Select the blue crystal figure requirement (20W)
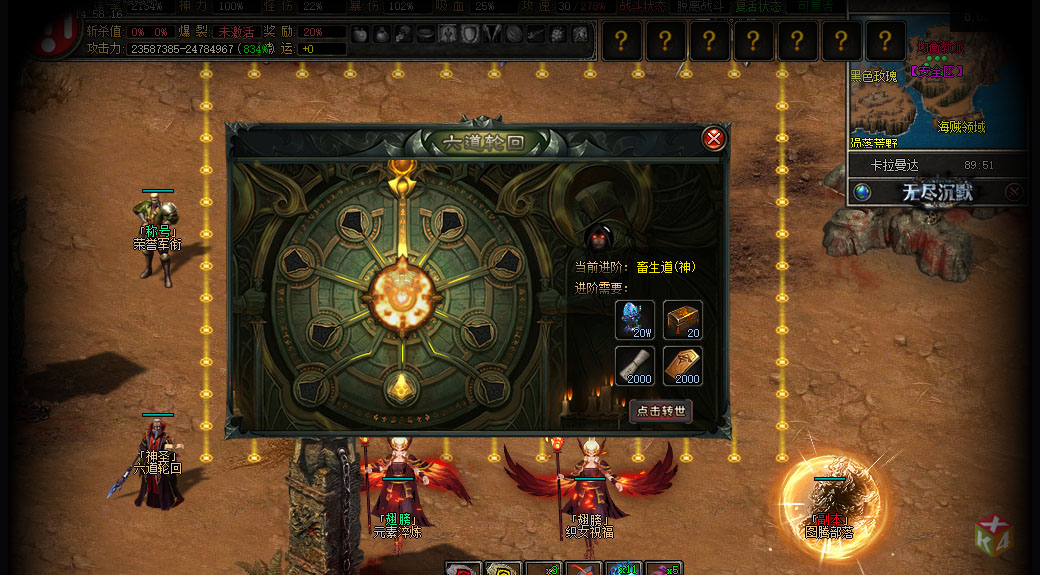Screen dimensions: 1040x575 [635, 320]
